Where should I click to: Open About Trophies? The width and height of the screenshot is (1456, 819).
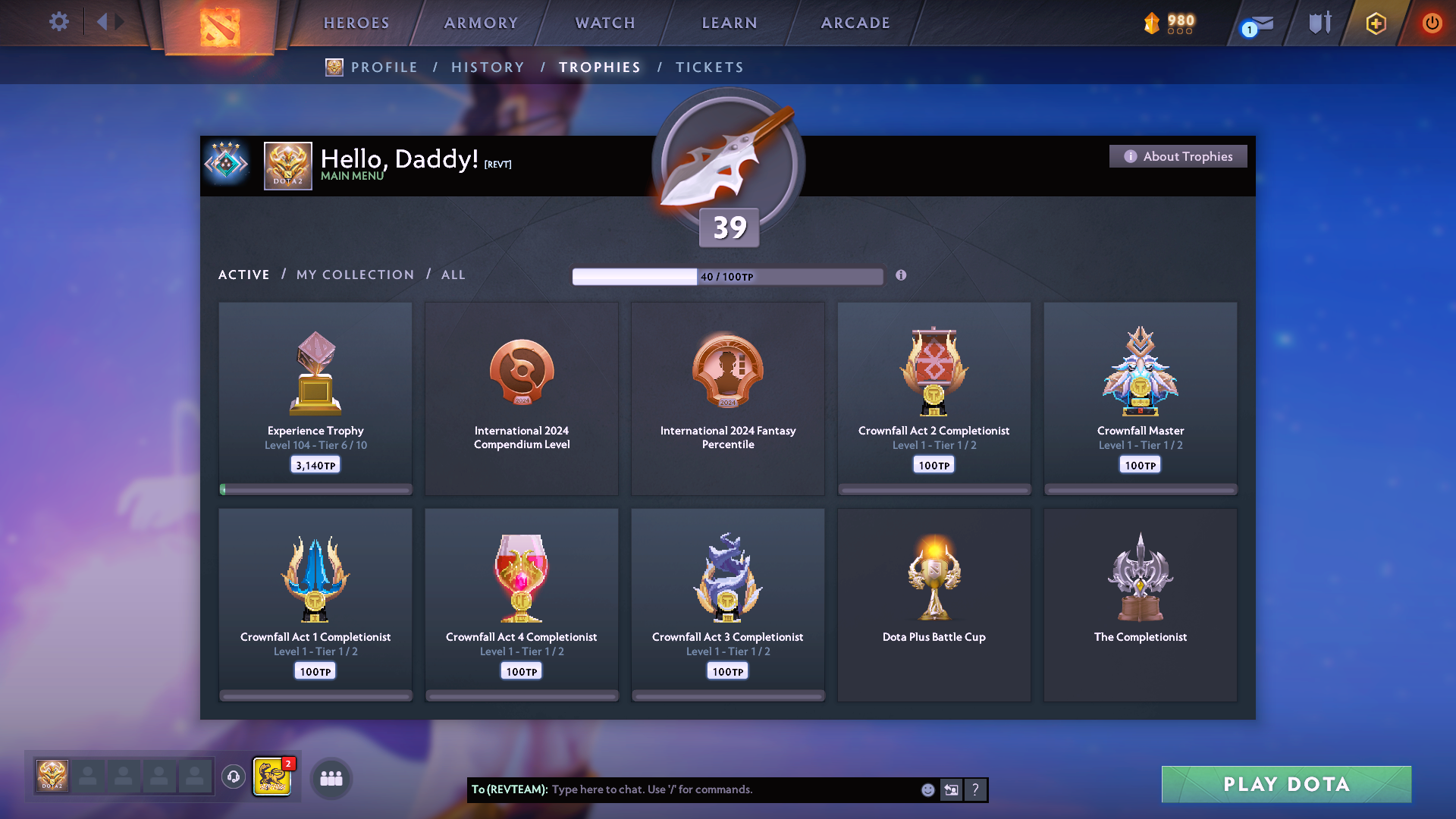tap(1178, 156)
